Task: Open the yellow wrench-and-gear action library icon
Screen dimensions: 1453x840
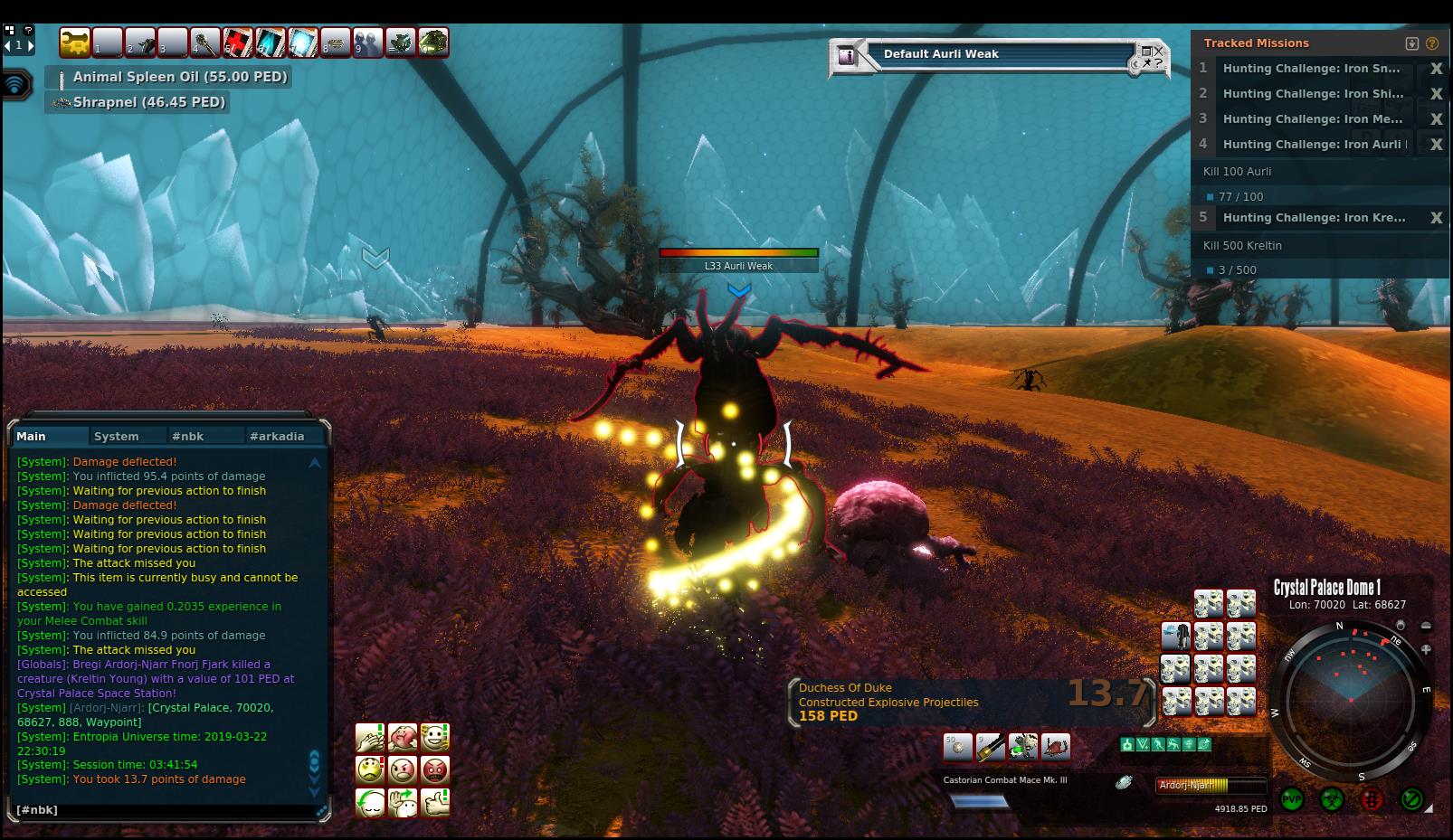Action: click(75, 42)
